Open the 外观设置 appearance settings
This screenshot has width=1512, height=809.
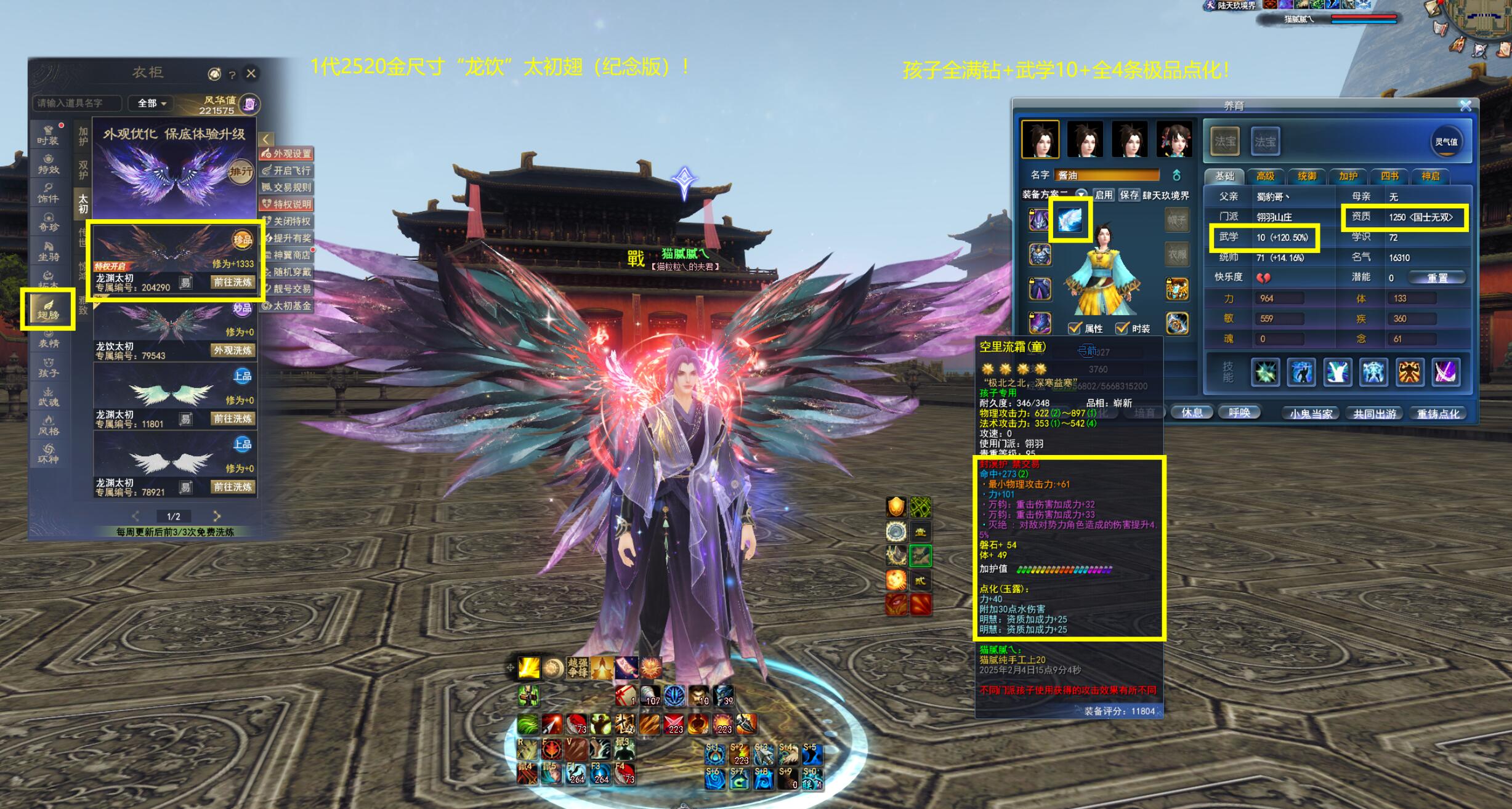287,154
